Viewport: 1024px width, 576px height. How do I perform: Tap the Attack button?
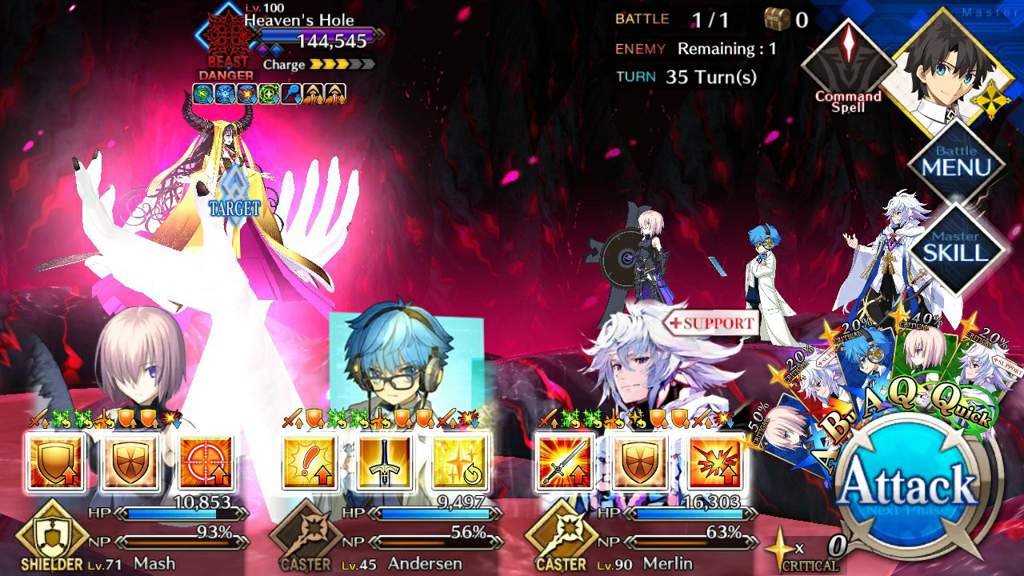tap(906, 489)
